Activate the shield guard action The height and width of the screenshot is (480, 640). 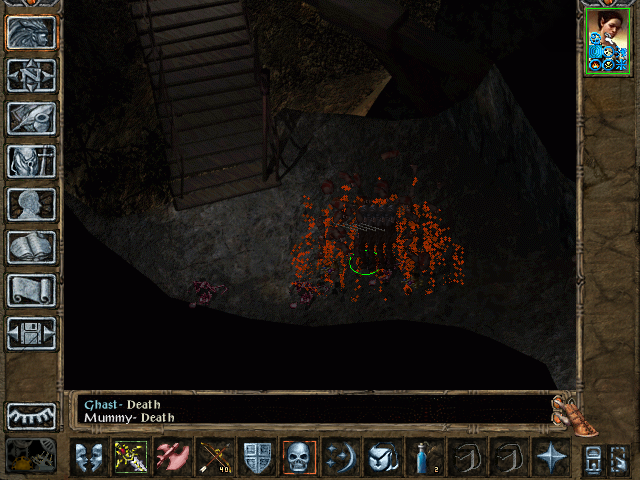[x=256, y=457]
